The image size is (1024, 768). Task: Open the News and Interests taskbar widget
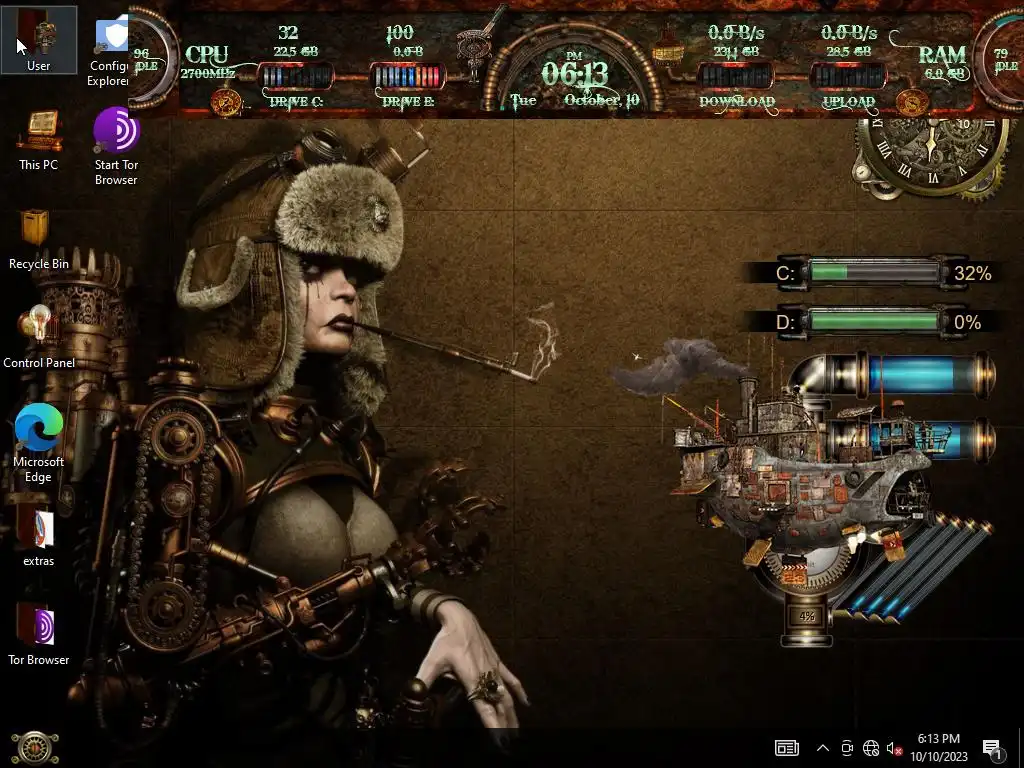pyautogui.click(x=787, y=748)
